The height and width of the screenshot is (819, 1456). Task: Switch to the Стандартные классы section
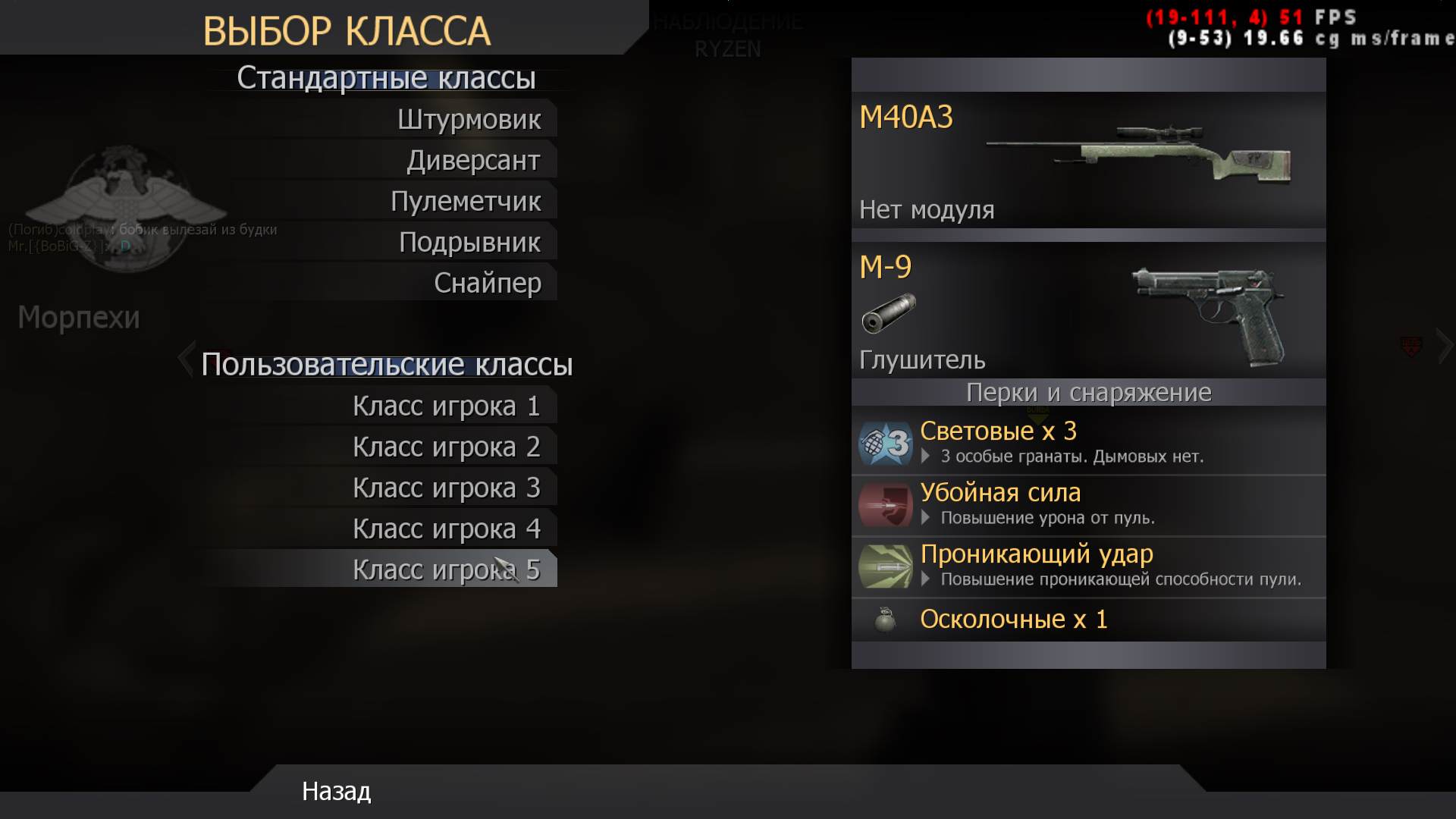(387, 77)
